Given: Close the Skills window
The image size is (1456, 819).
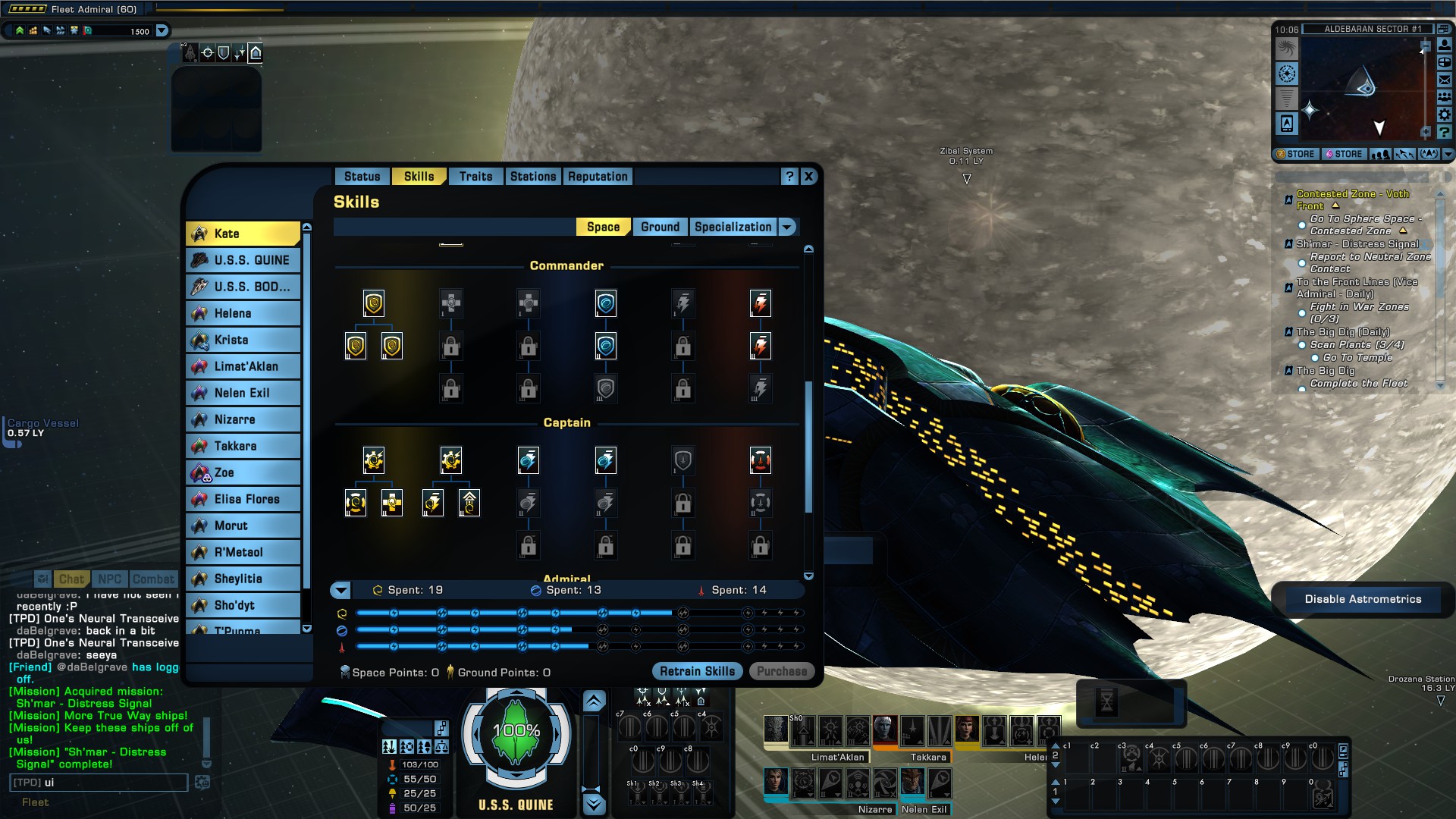Looking at the screenshot, I should tap(808, 177).
